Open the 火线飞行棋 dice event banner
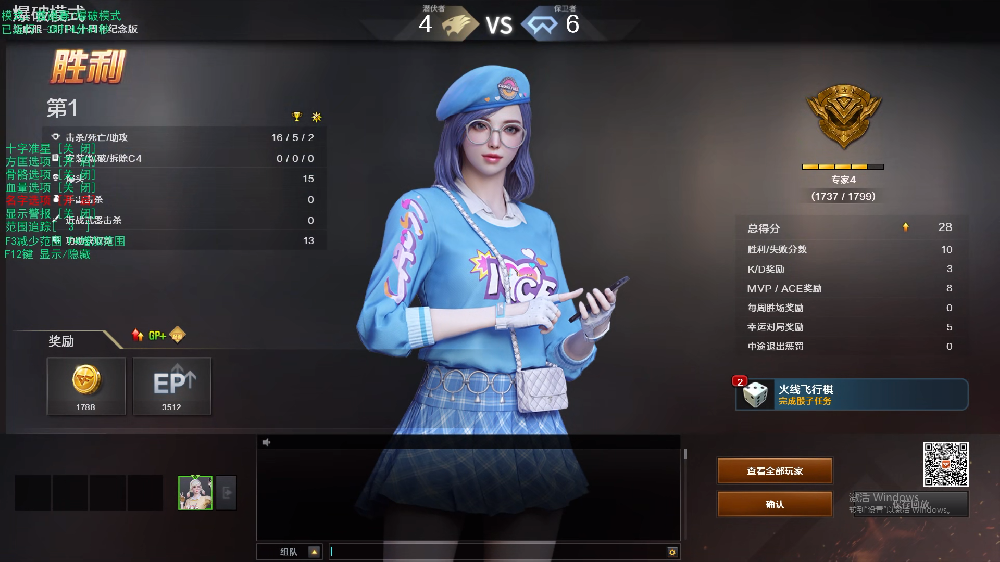This screenshot has height=562, width=1000. coord(852,394)
